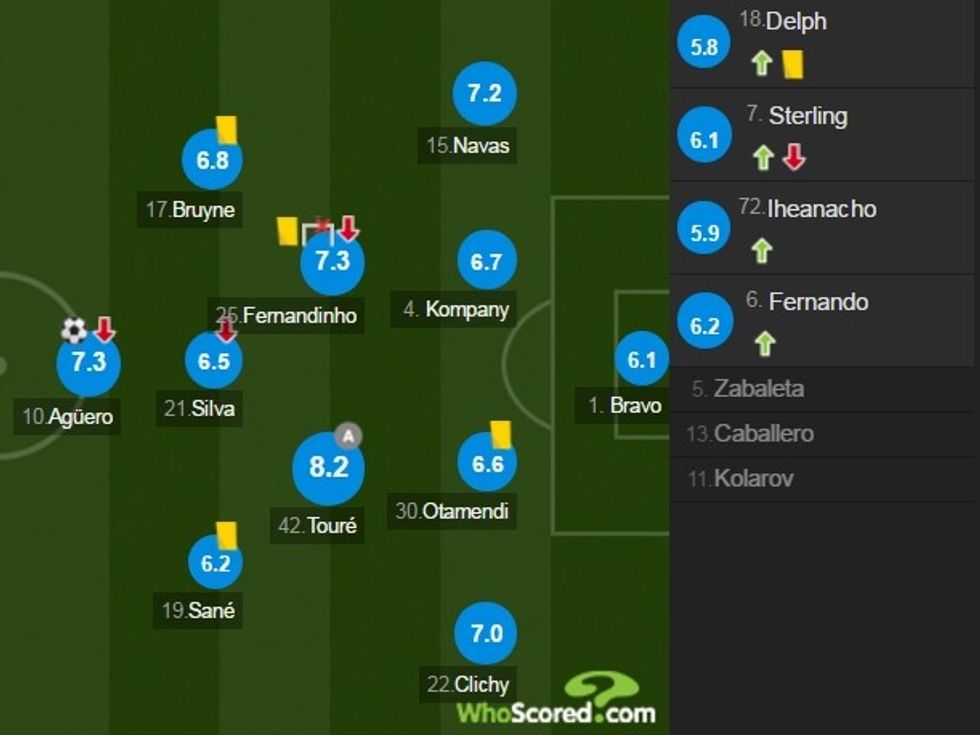Select Clichy's 7.0 rating bubble
This screenshot has width=980, height=735.
pos(485,634)
